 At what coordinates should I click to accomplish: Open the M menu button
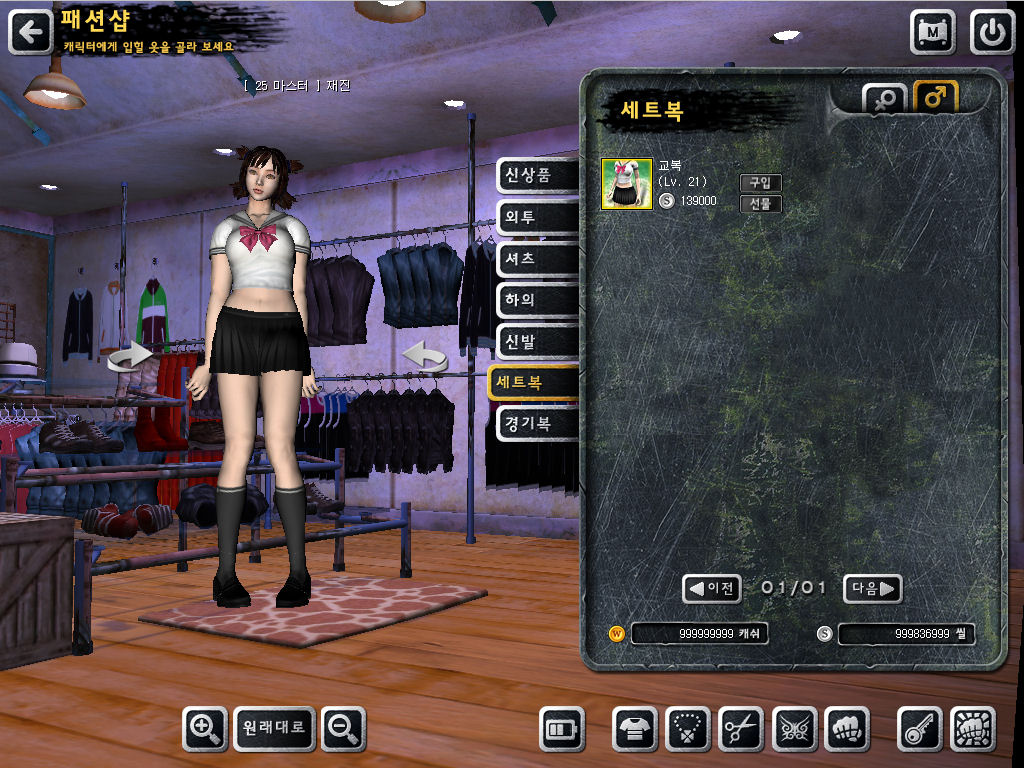[932, 32]
